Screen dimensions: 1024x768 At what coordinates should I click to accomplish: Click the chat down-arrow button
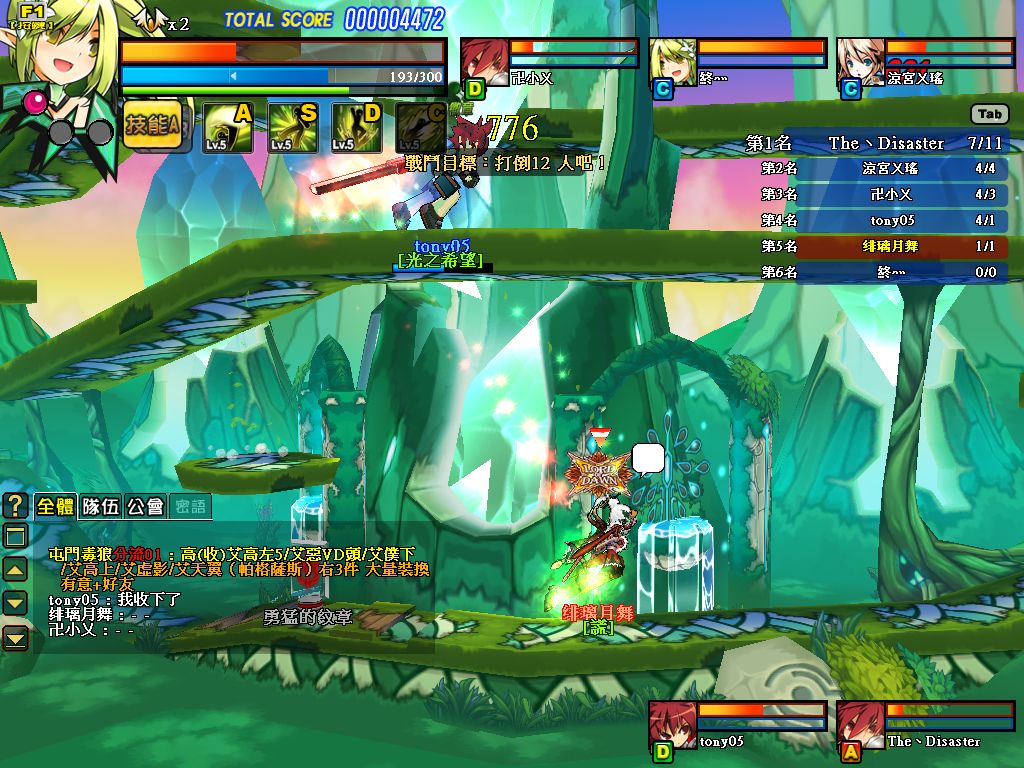tap(15, 602)
